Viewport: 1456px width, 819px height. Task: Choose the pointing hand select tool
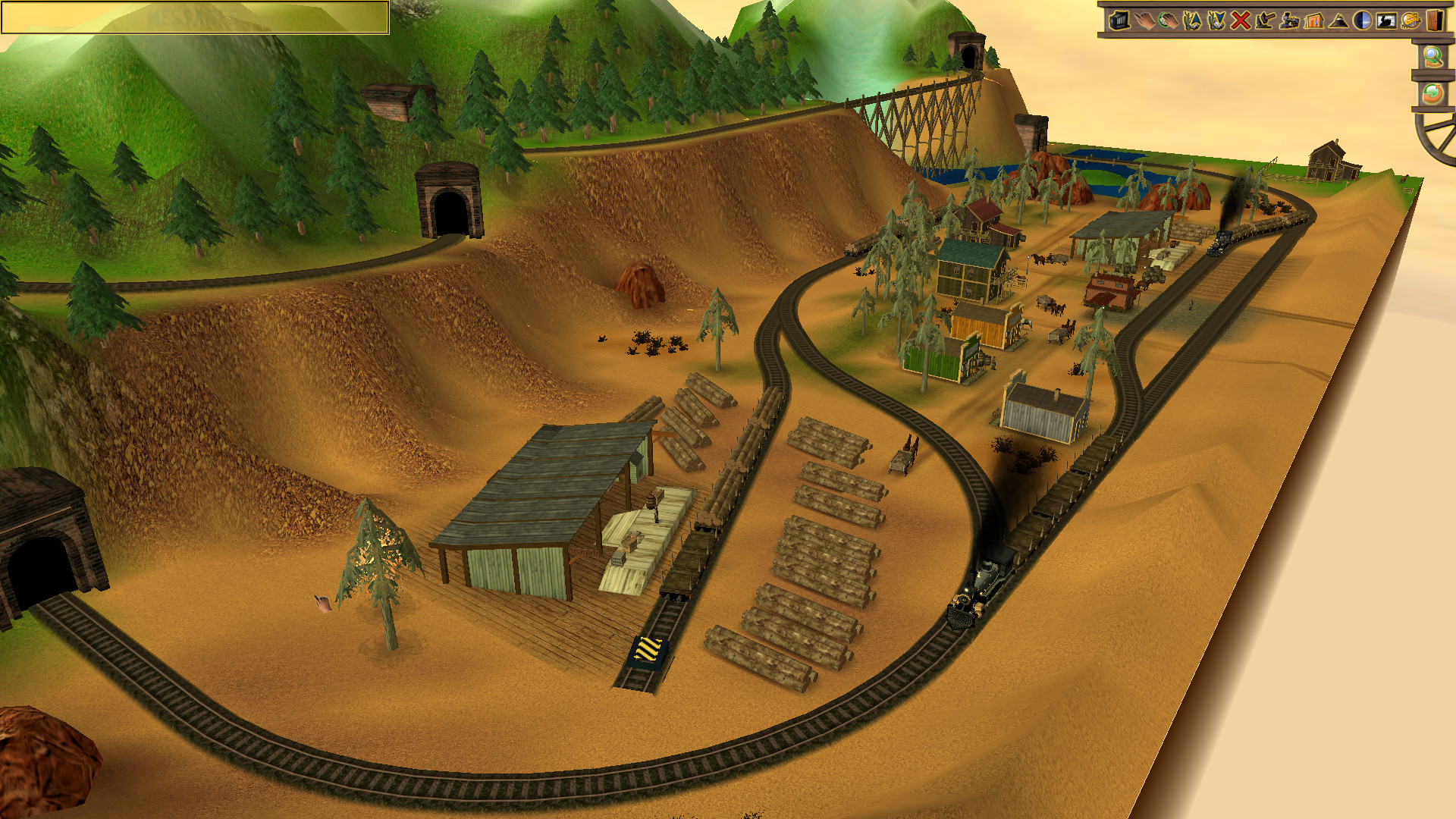pos(1144,21)
